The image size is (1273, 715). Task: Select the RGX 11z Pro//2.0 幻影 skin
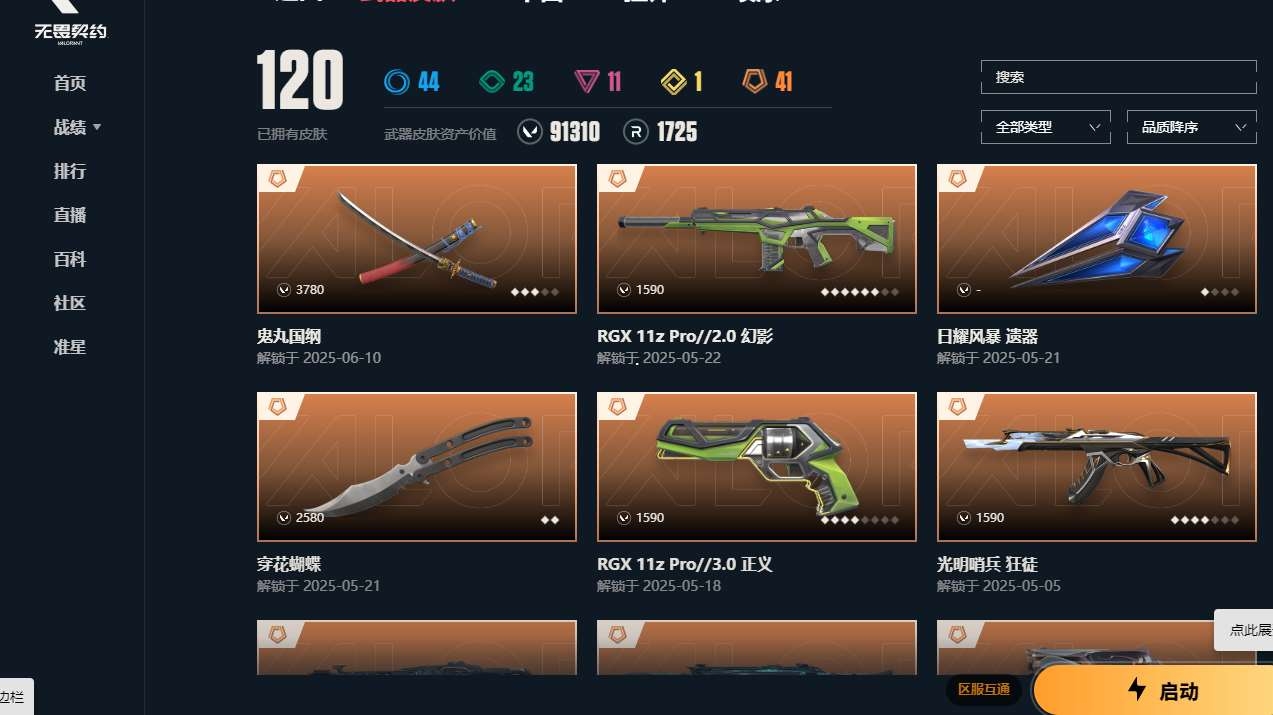(x=756, y=239)
